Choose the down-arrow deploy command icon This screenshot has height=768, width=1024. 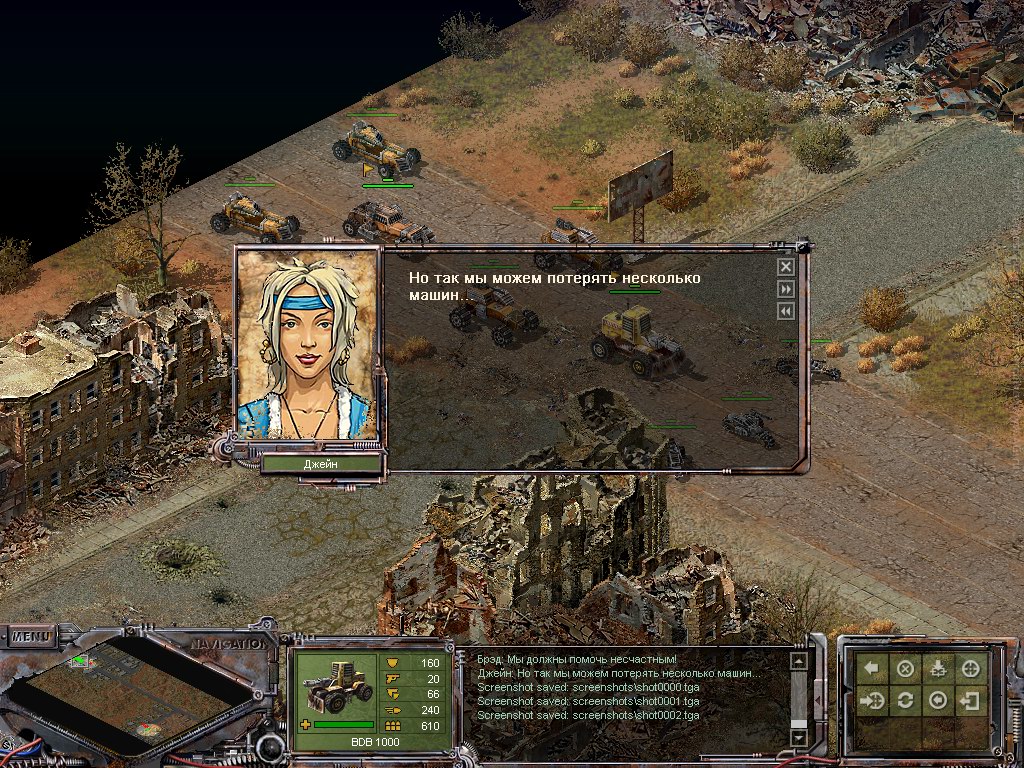pyautogui.click(x=938, y=669)
